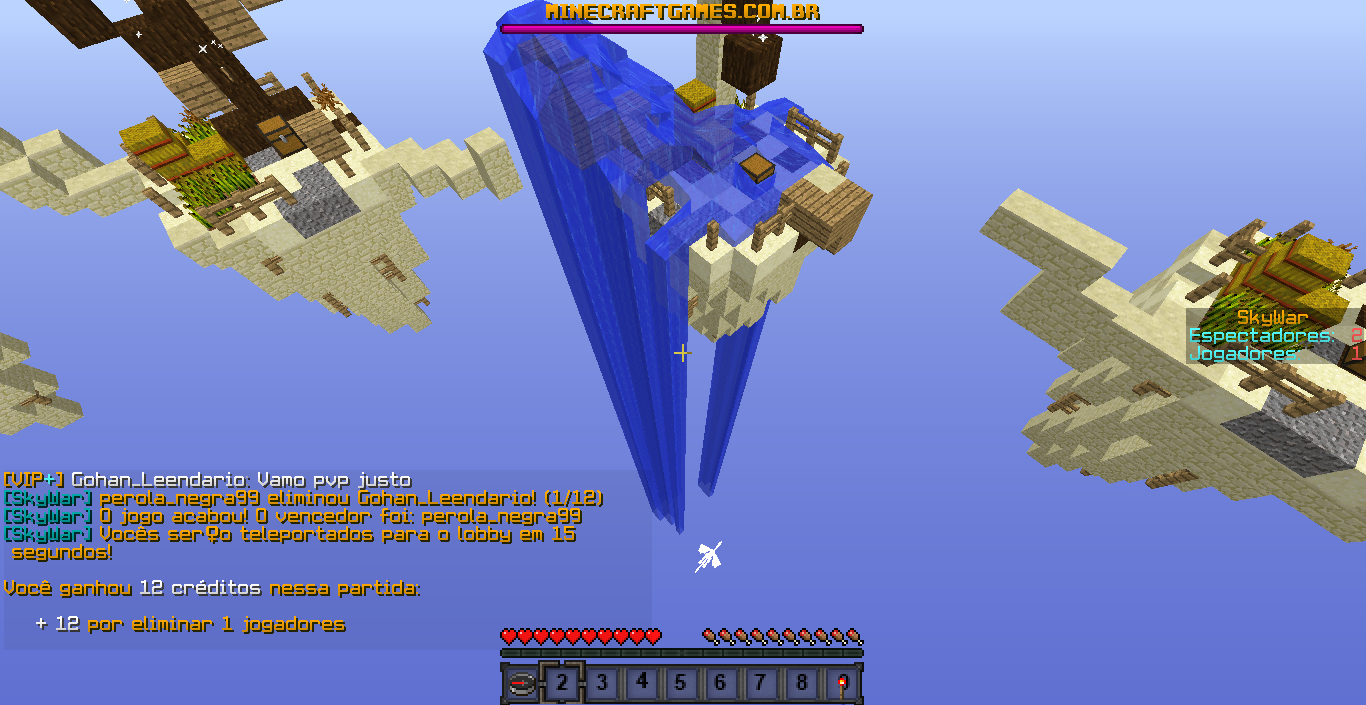Switch to hotbar slot 4
The width and height of the screenshot is (1366, 705).
point(642,684)
